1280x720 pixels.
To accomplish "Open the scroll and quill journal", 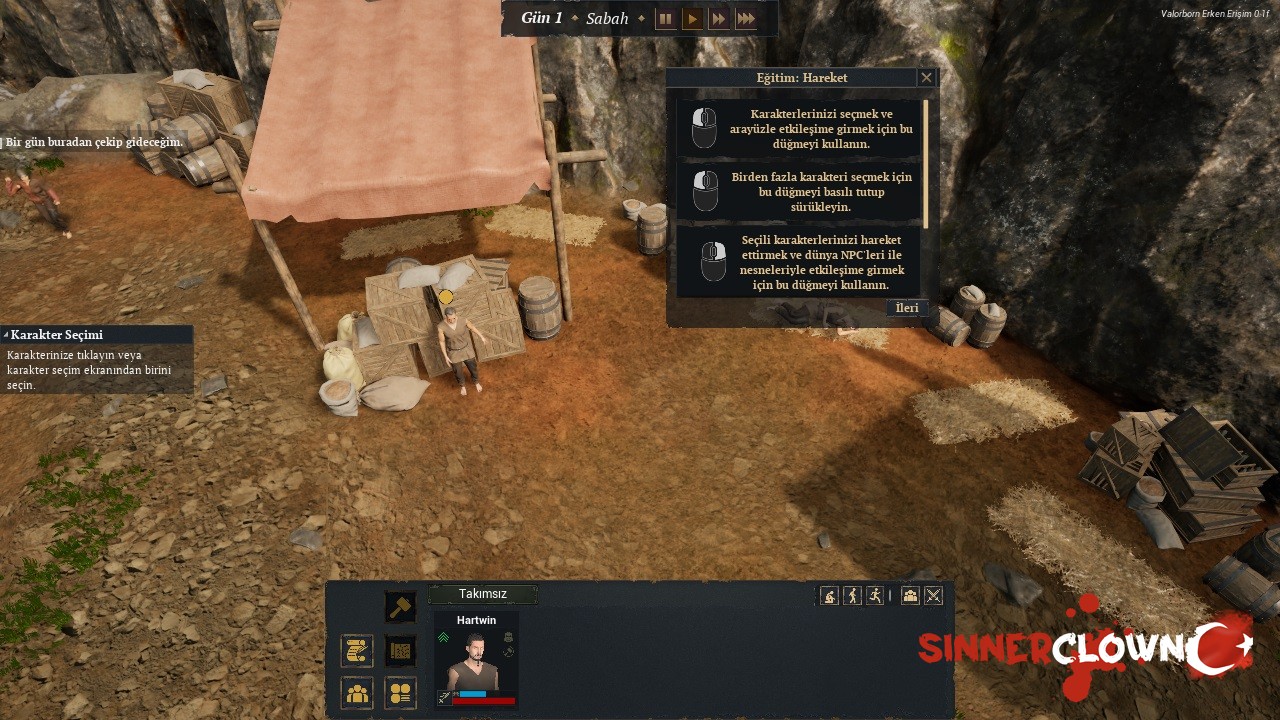I will point(357,651).
